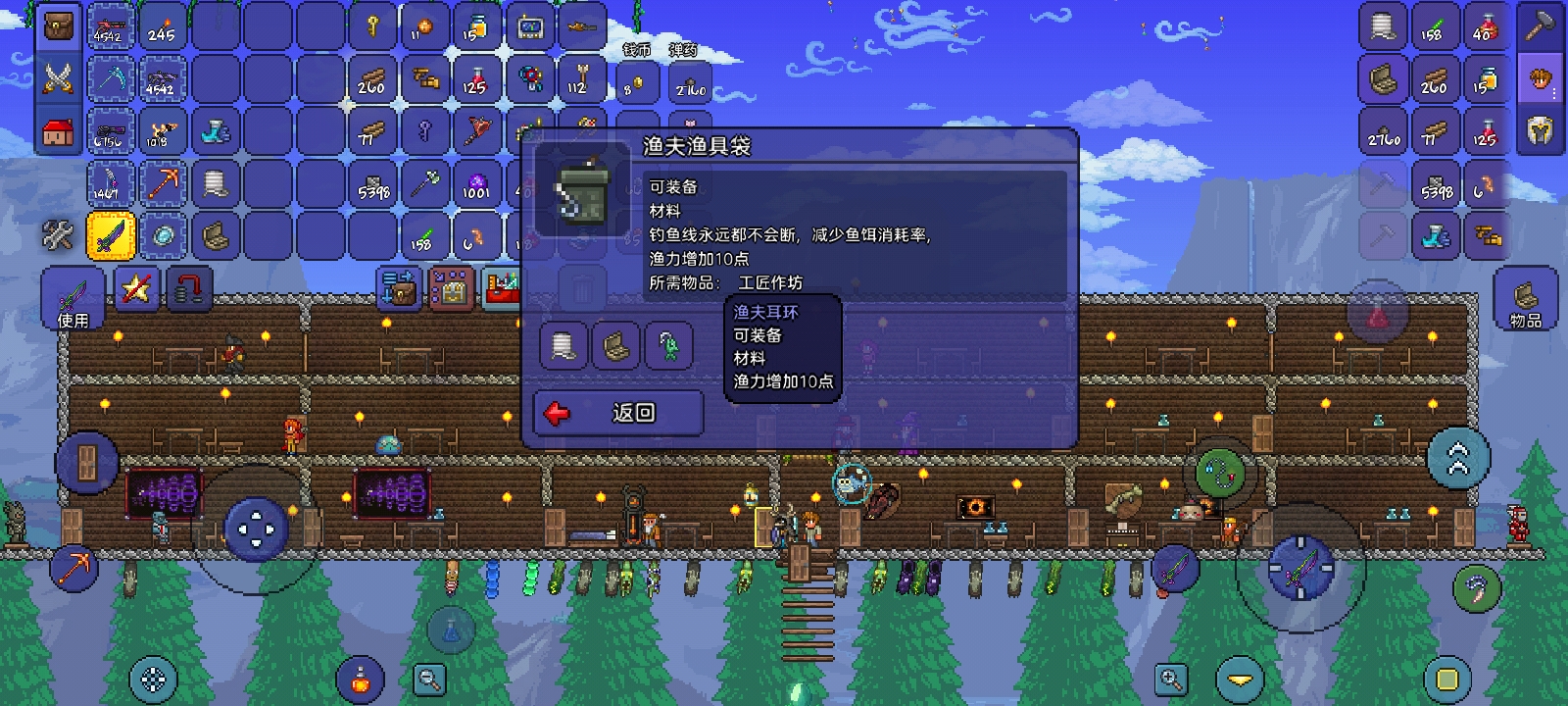The height and width of the screenshot is (706, 1568).
Task: Collapse the yellow chevron at bottom center
Action: [x=1241, y=680]
